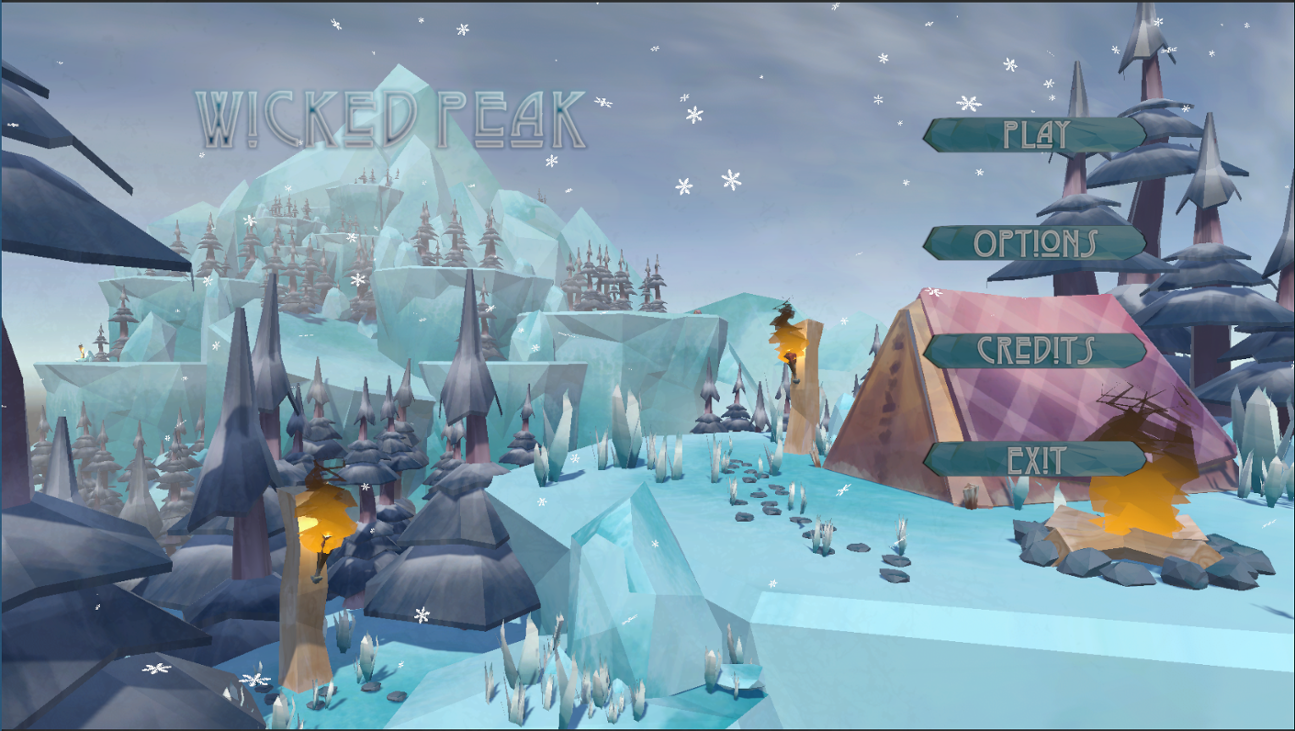This screenshot has width=1295, height=731.
Task: Click the PLAY button to start the game
Action: [1035, 134]
